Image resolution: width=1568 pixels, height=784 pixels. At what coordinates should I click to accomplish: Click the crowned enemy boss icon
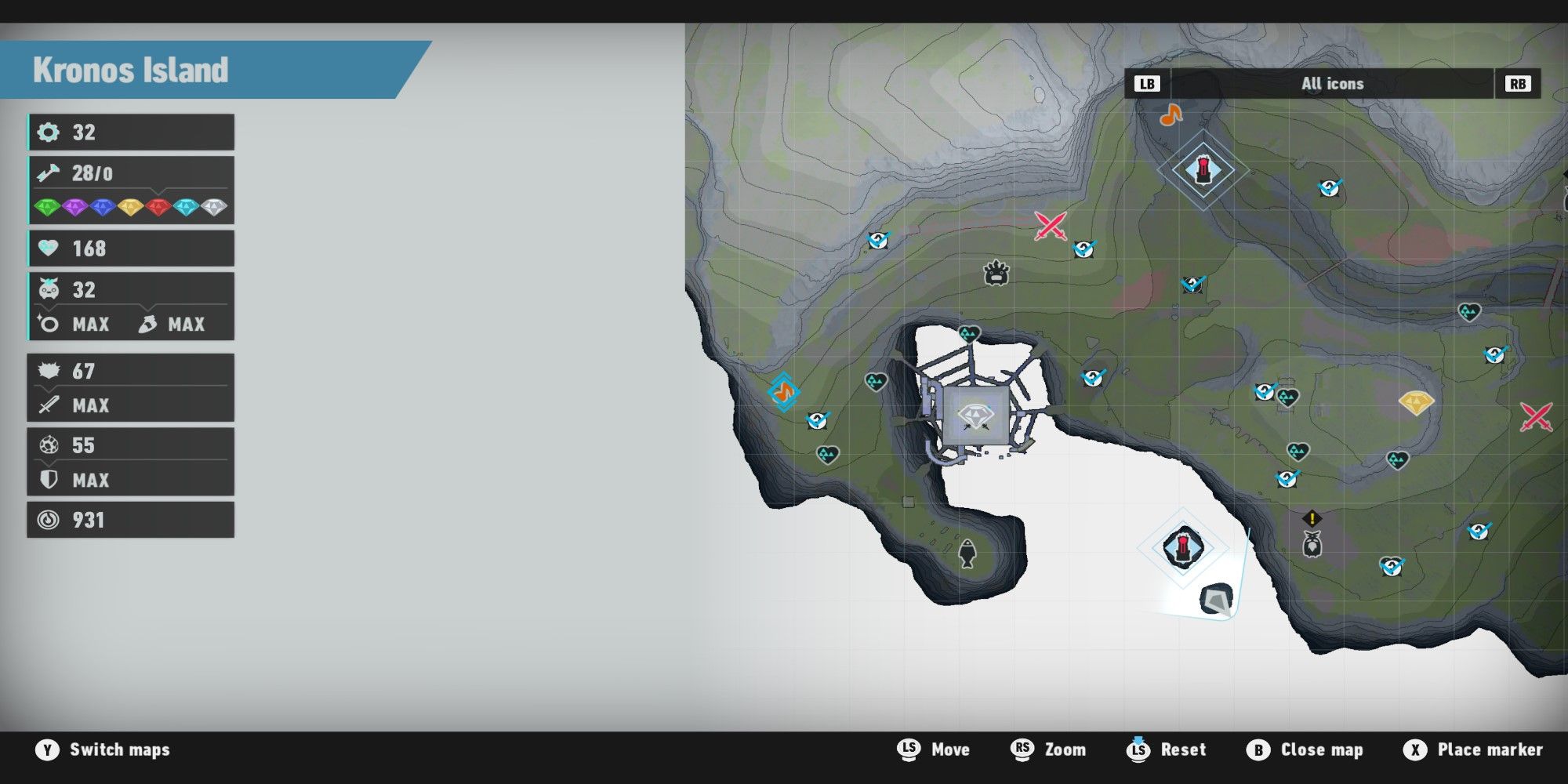(x=996, y=274)
